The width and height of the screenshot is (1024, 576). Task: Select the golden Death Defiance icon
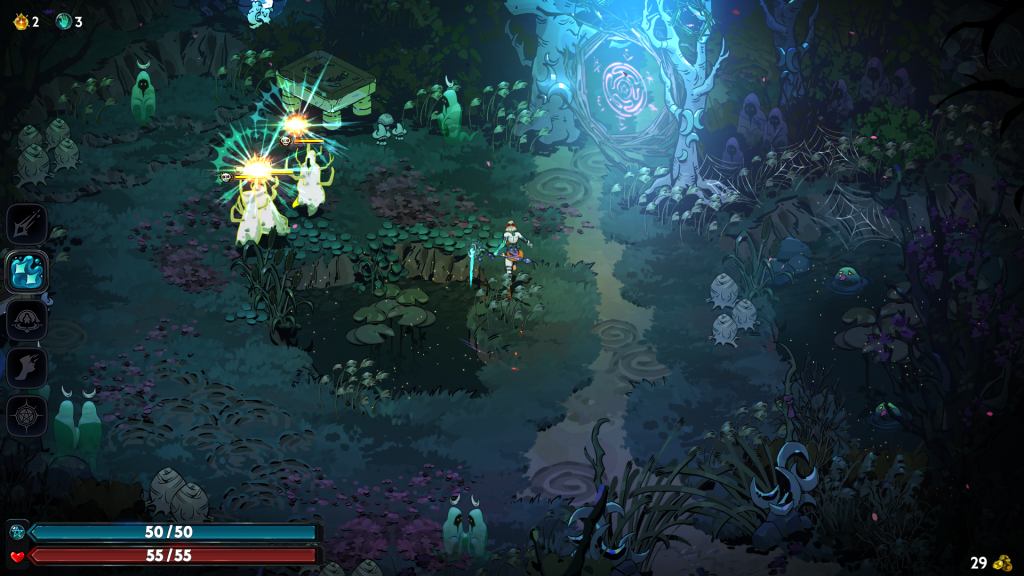[19, 21]
